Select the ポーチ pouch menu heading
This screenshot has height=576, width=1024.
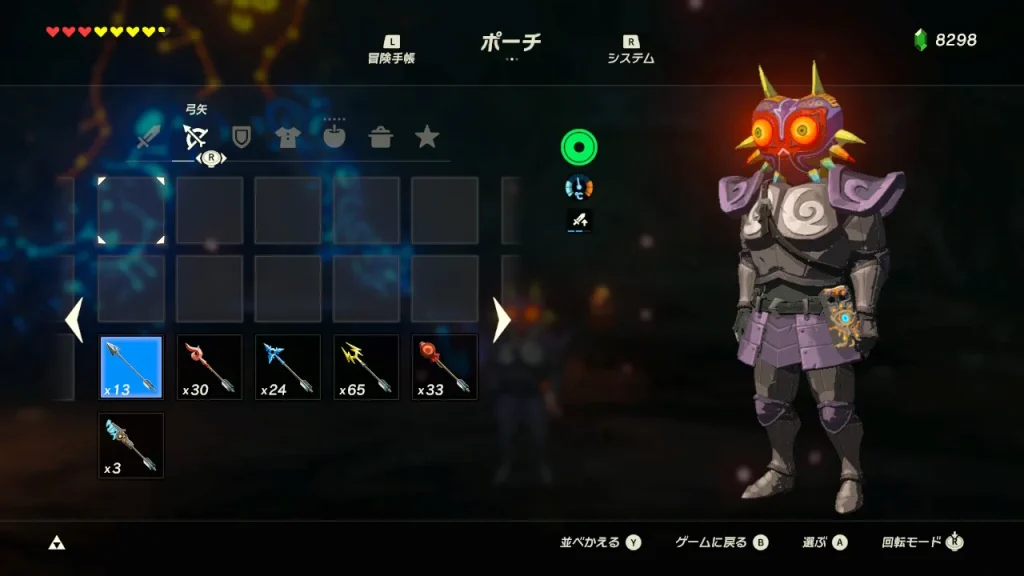click(511, 42)
